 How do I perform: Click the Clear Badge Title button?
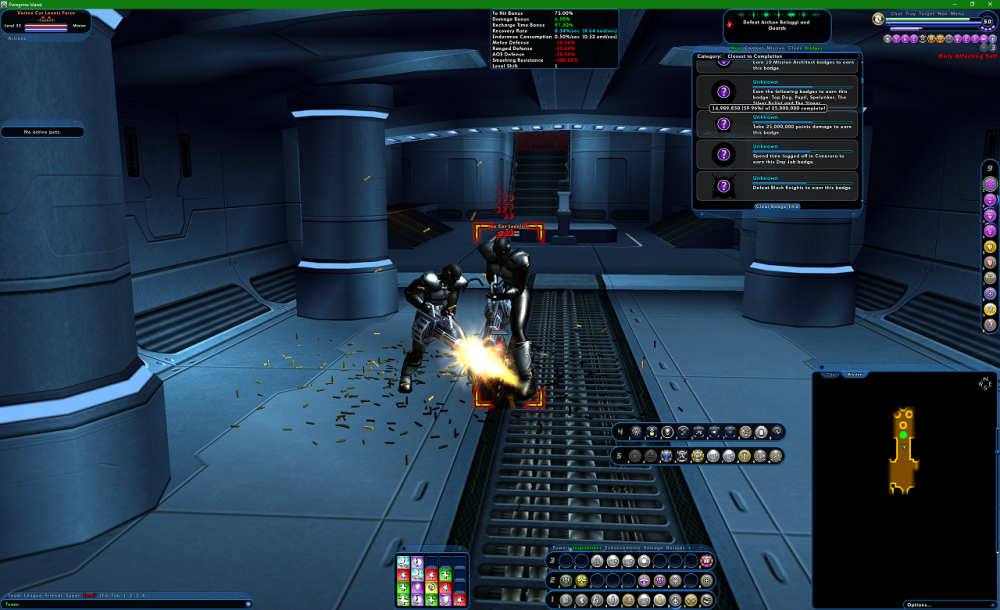(777, 206)
